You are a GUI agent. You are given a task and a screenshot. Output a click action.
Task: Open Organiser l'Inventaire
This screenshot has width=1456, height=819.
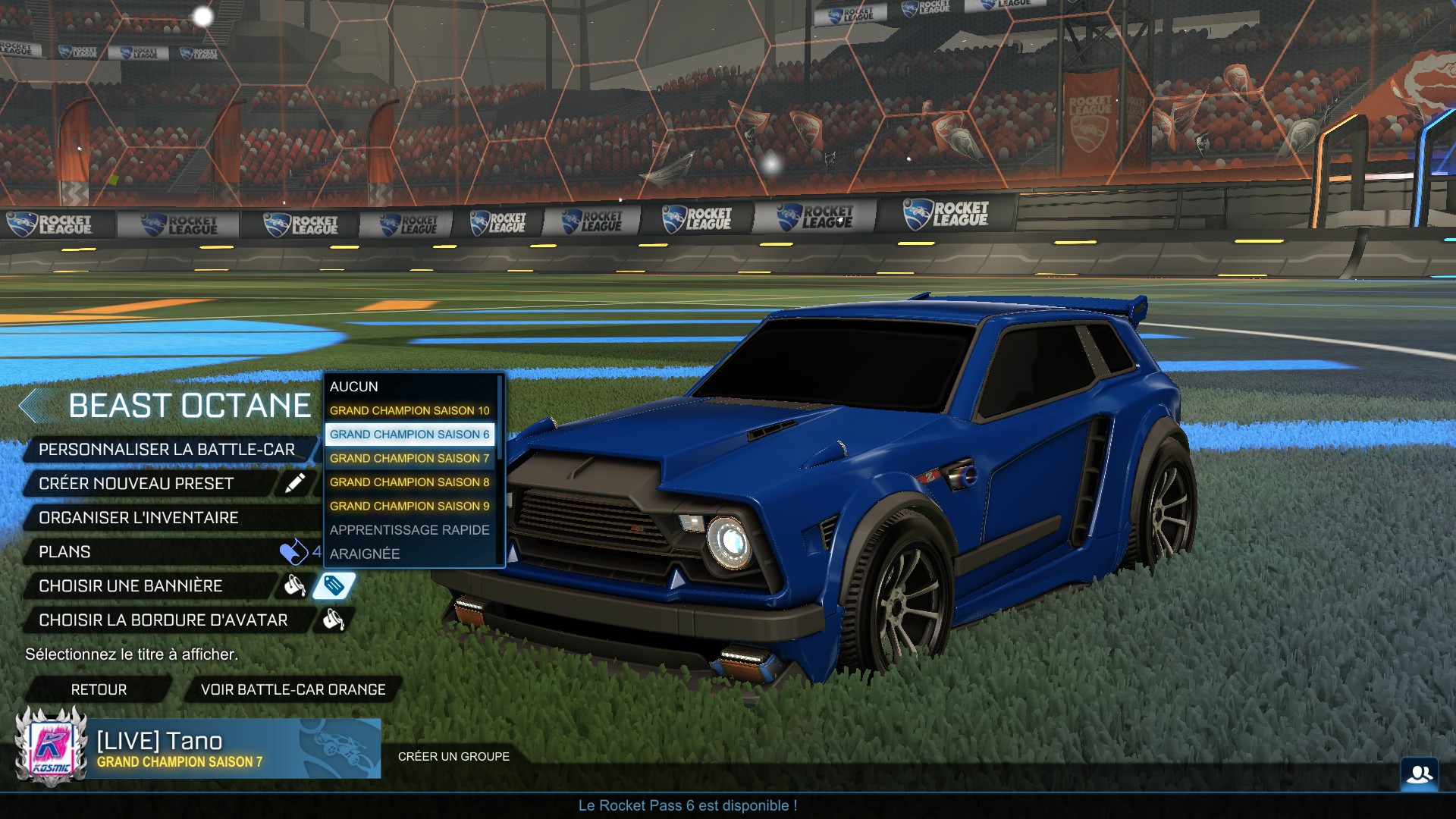(139, 518)
